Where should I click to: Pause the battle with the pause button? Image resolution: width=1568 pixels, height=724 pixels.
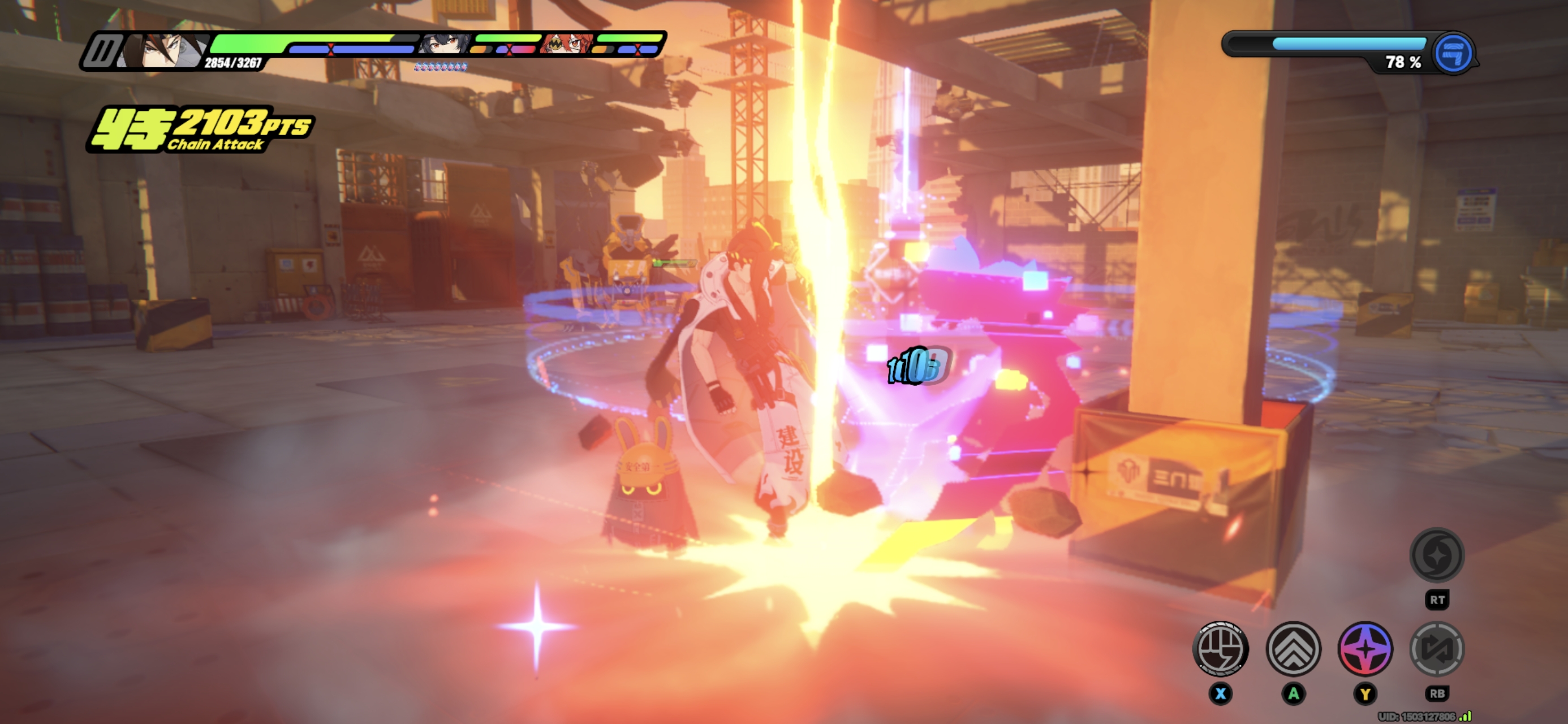[x=101, y=51]
